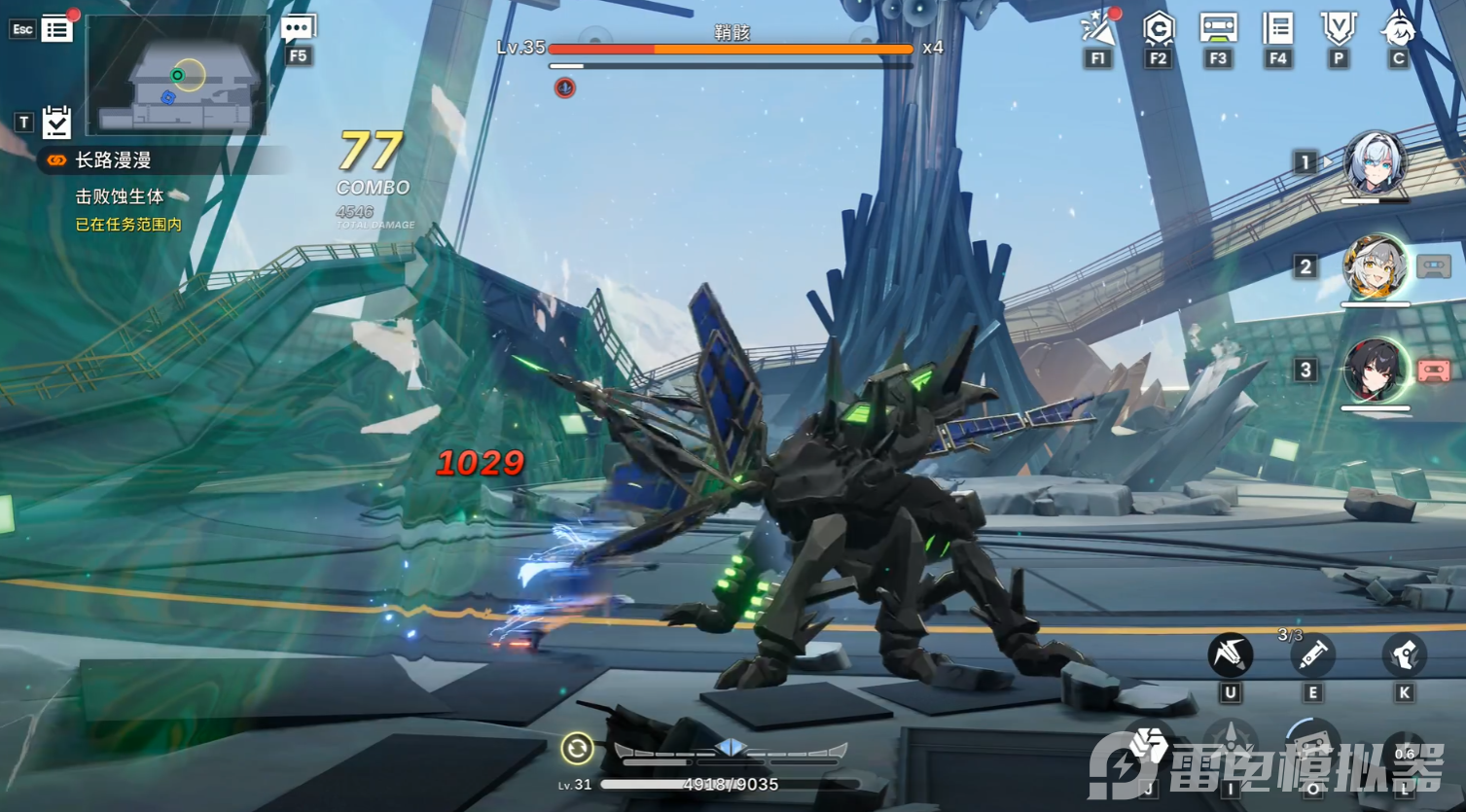The width and height of the screenshot is (1466, 812).
Task: Open the minimap
Action: [x=176, y=75]
